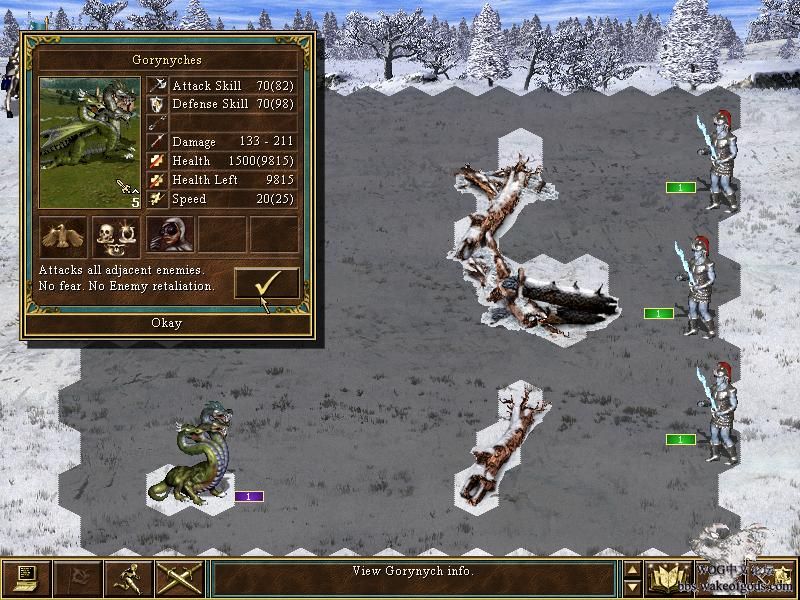Select the skull and horseshoe effect icon
This screenshot has height=600, width=800.
(117, 235)
